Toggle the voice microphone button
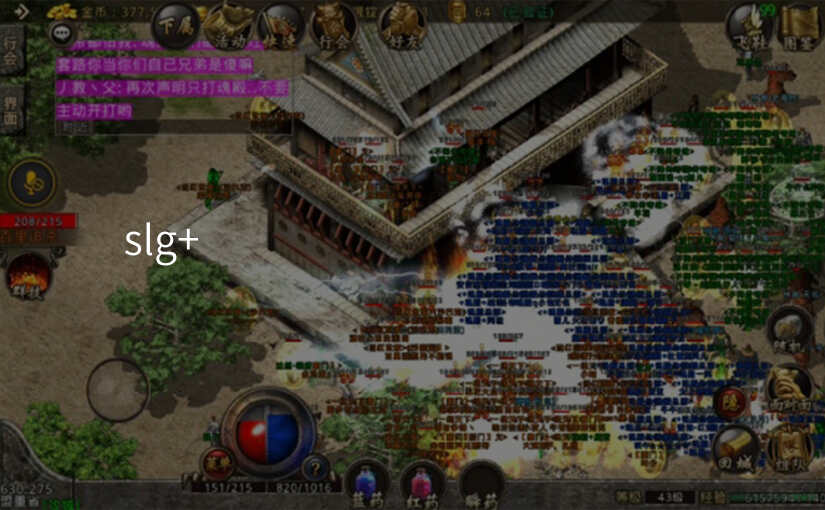This screenshot has width=825, height=510. pos(33,183)
